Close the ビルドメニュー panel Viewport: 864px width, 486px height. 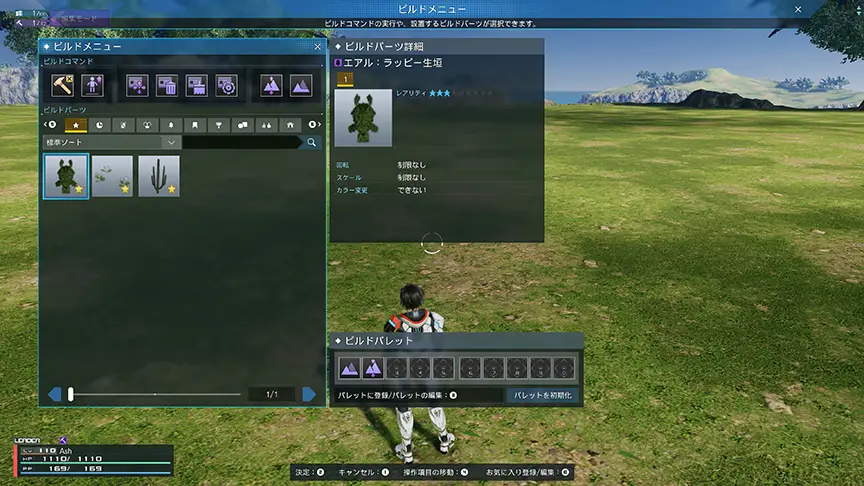pos(318,46)
